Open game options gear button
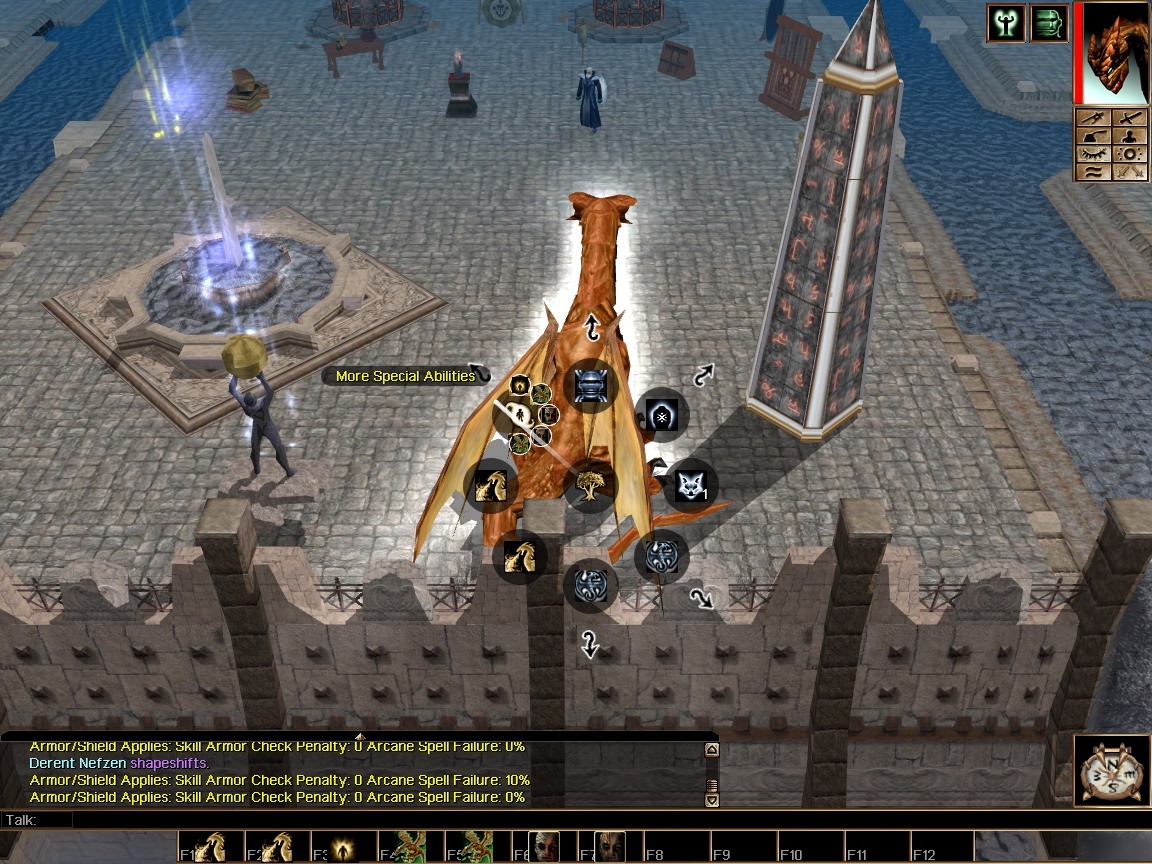Viewport: 1152px width, 864px height. [1130, 154]
